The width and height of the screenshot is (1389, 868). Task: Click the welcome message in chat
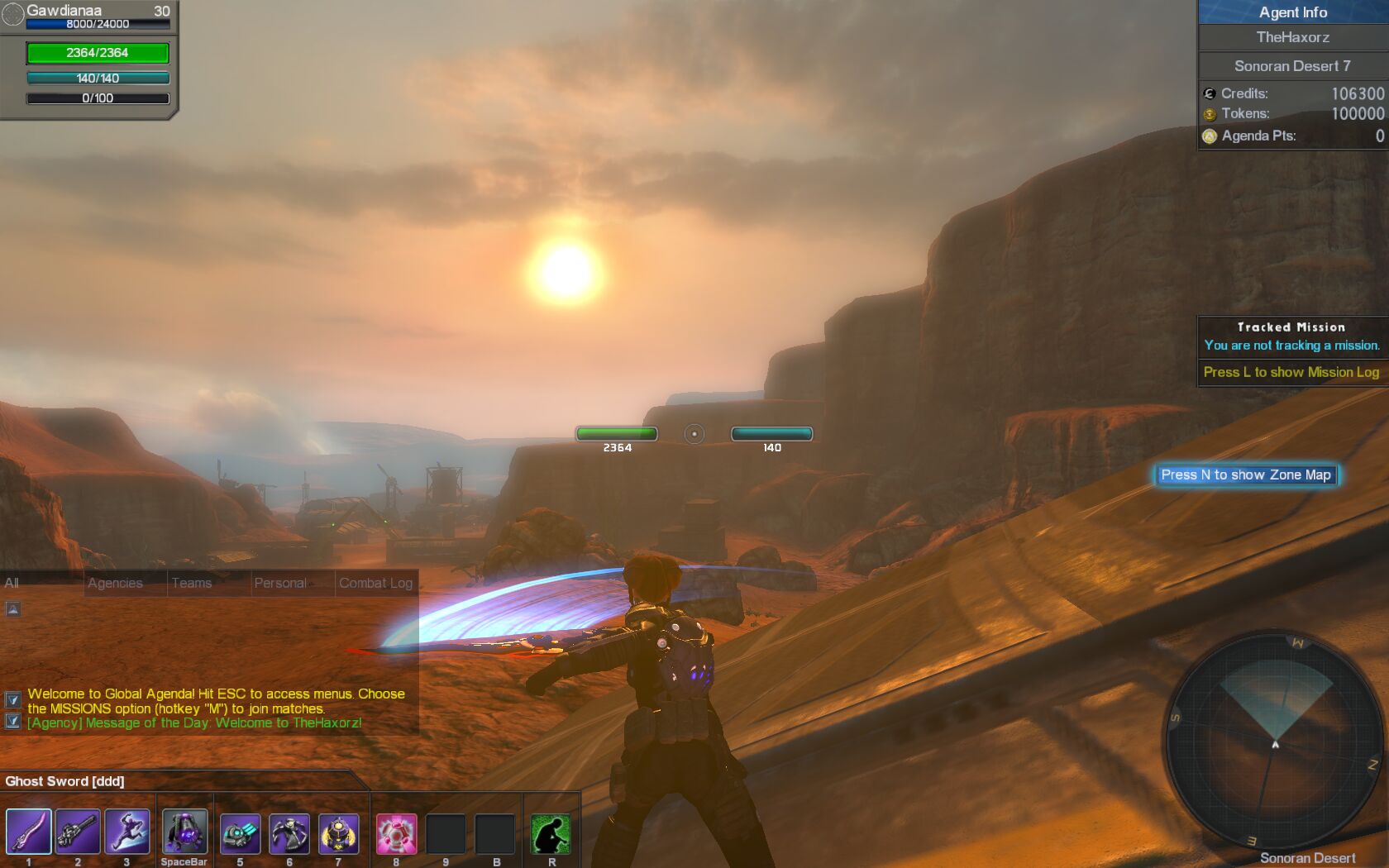coord(216,701)
